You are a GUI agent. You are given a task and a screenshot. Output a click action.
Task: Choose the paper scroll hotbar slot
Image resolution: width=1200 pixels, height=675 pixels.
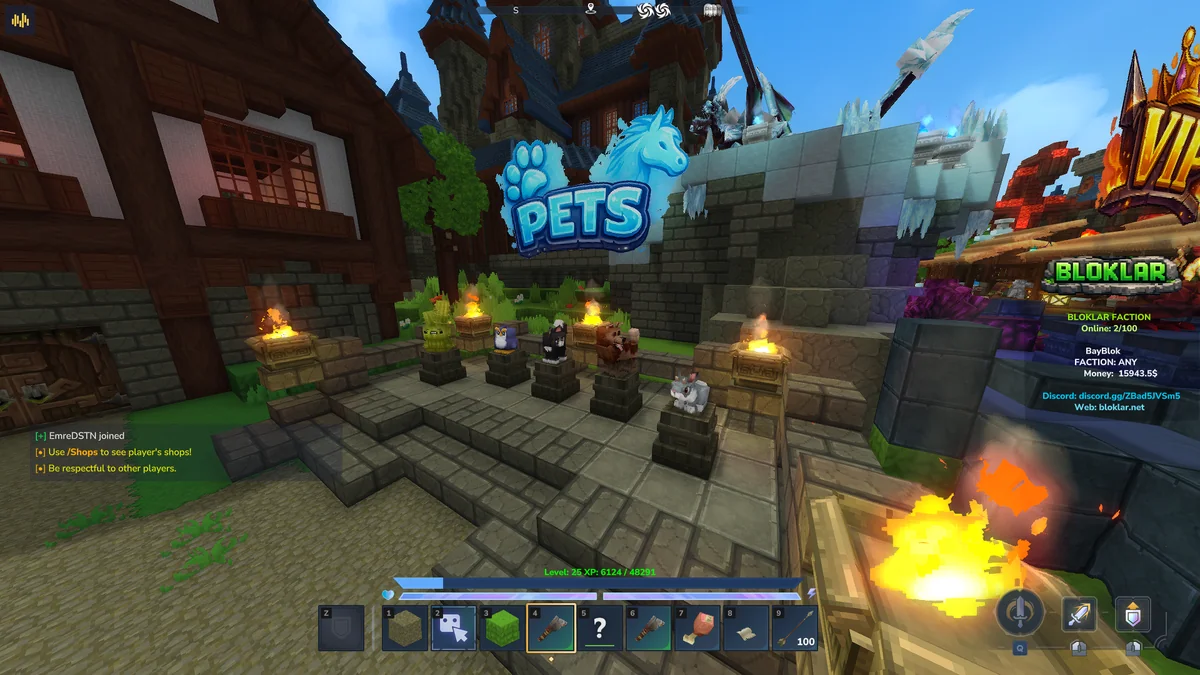745,628
